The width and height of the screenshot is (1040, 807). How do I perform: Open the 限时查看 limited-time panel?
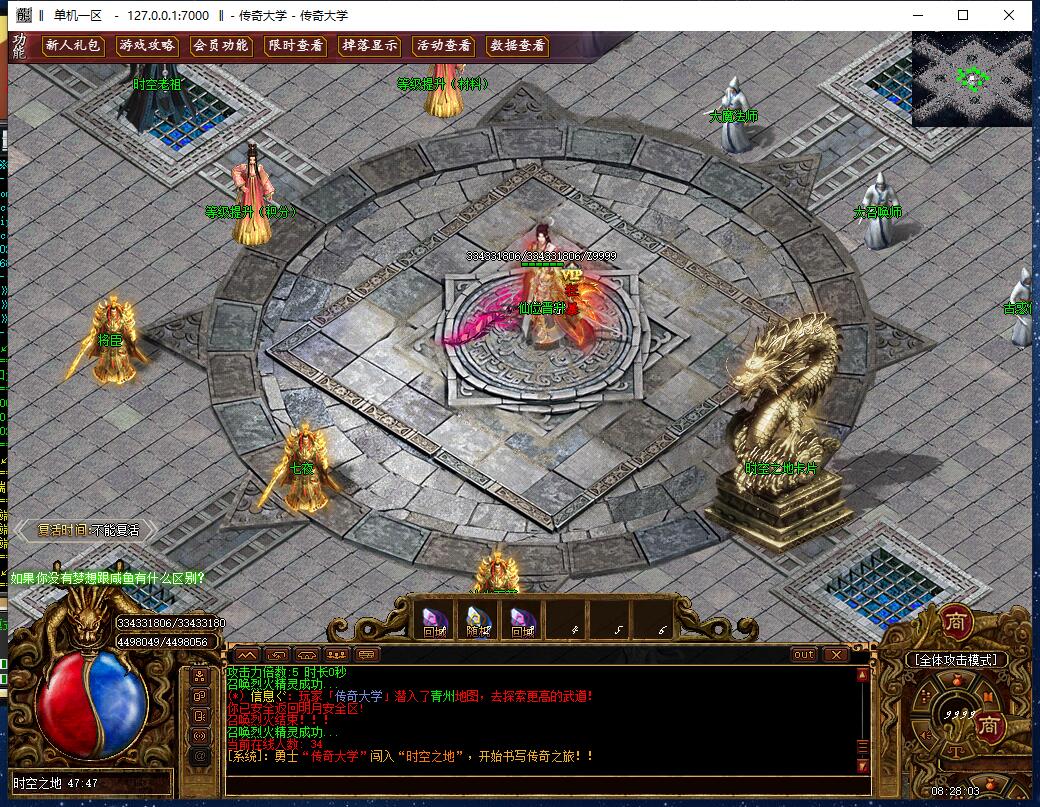[x=295, y=46]
